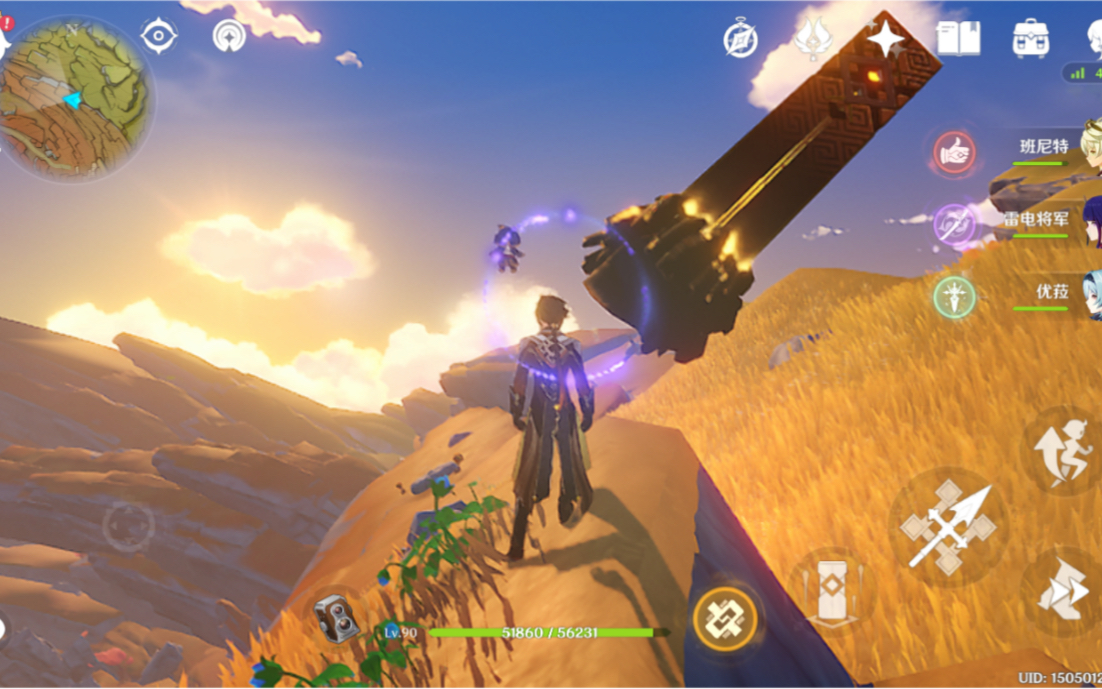
Task: Open the compass events icon
Action: pyautogui.click(x=740, y=39)
